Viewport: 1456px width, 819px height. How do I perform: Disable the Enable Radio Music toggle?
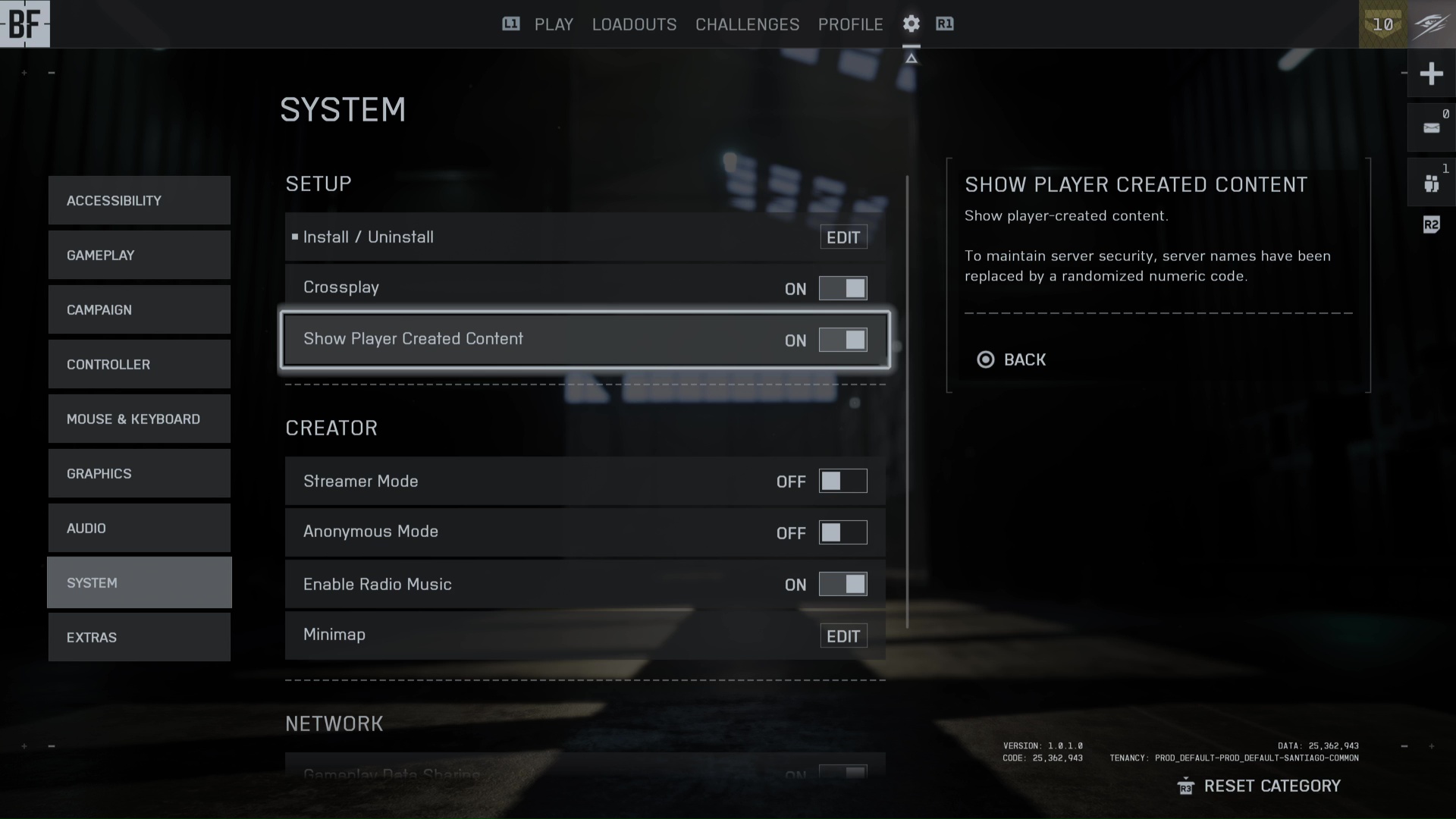(x=843, y=584)
